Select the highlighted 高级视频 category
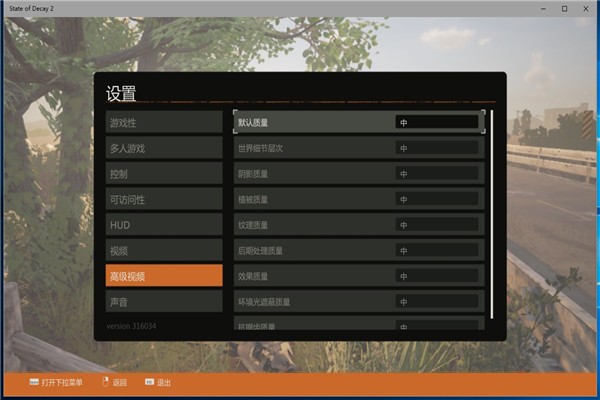This screenshot has width=600, height=400. (x=164, y=276)
